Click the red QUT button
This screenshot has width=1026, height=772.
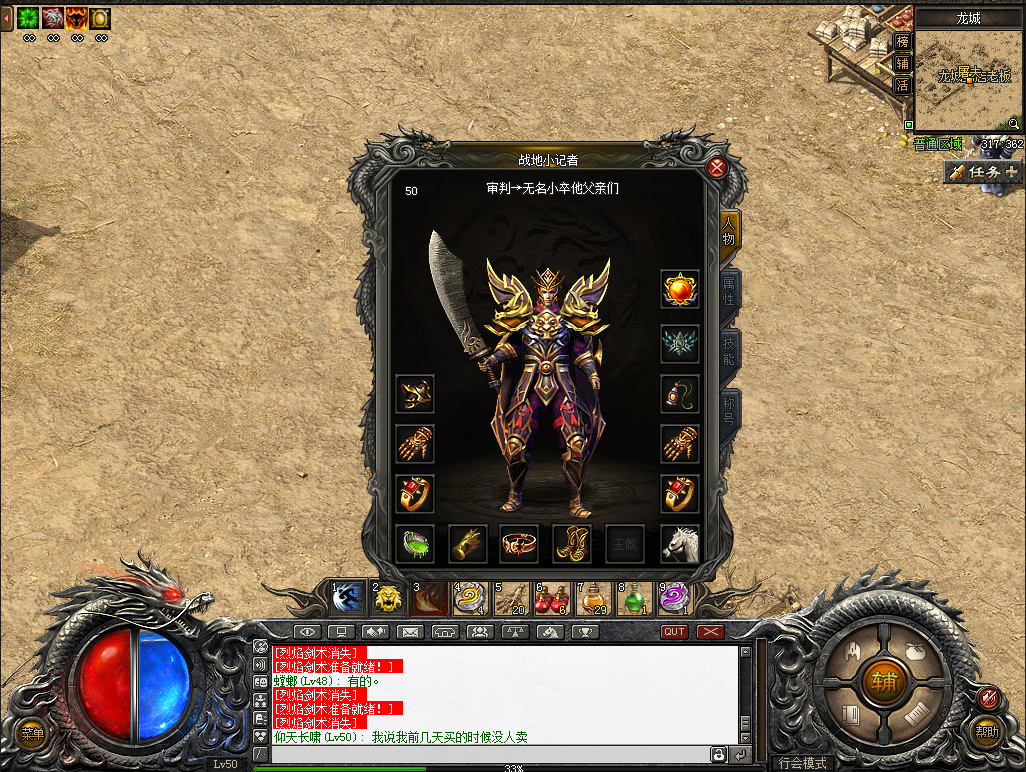[x=675, y=632]
